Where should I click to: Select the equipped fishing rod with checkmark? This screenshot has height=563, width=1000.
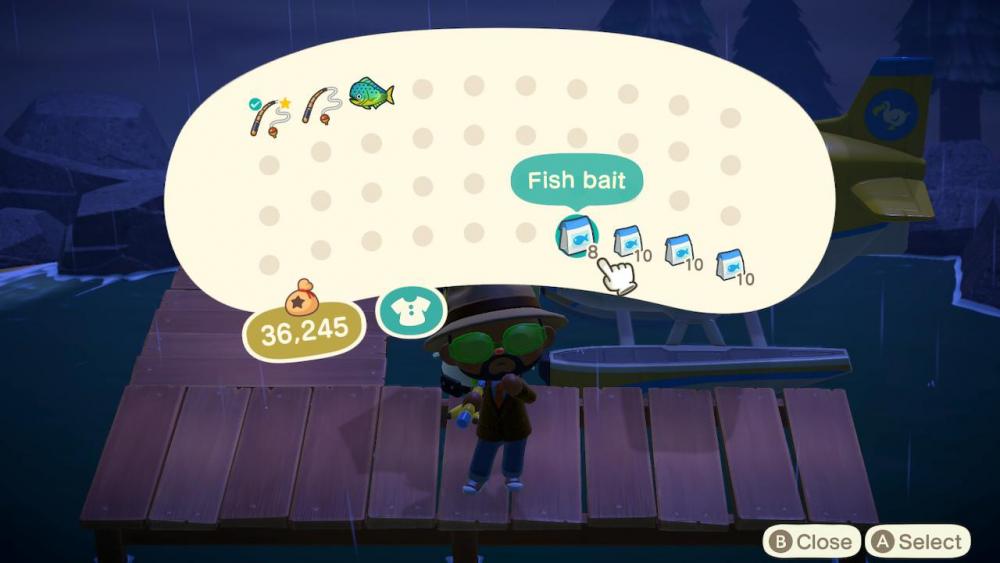click(x=267, y=116)
